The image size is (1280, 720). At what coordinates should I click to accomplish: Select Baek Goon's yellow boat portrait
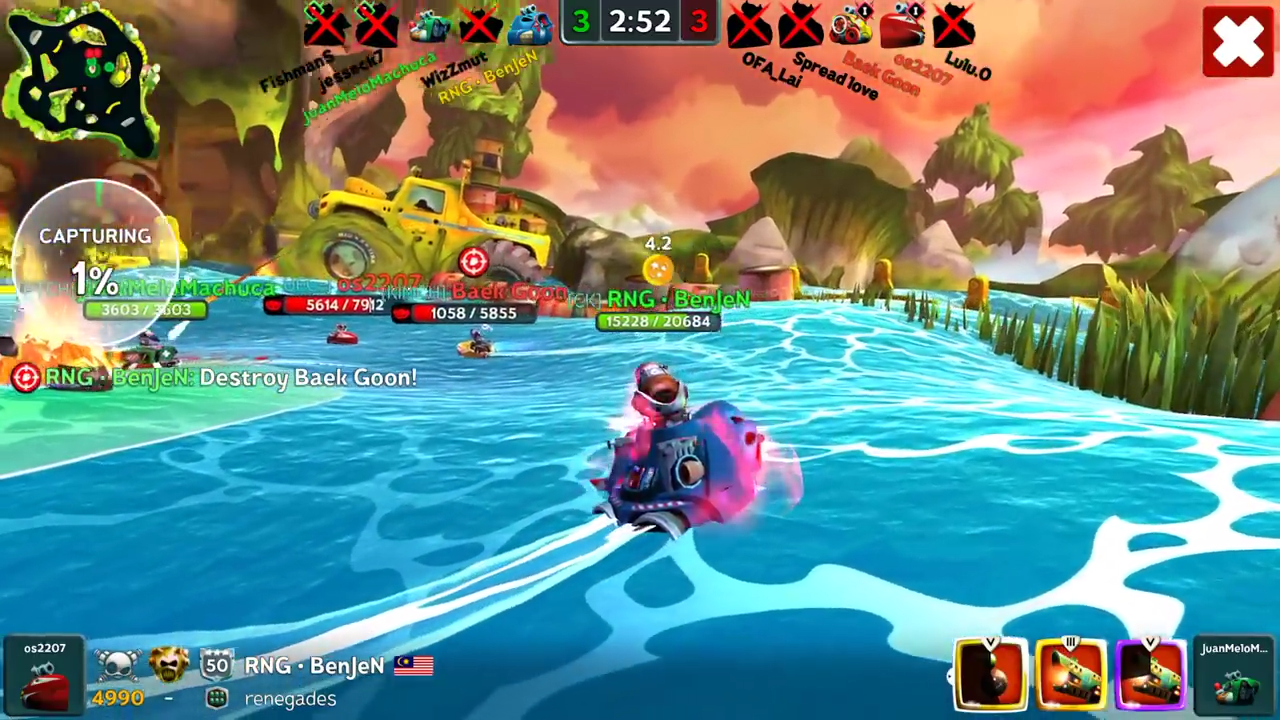[x=851, y=25]
